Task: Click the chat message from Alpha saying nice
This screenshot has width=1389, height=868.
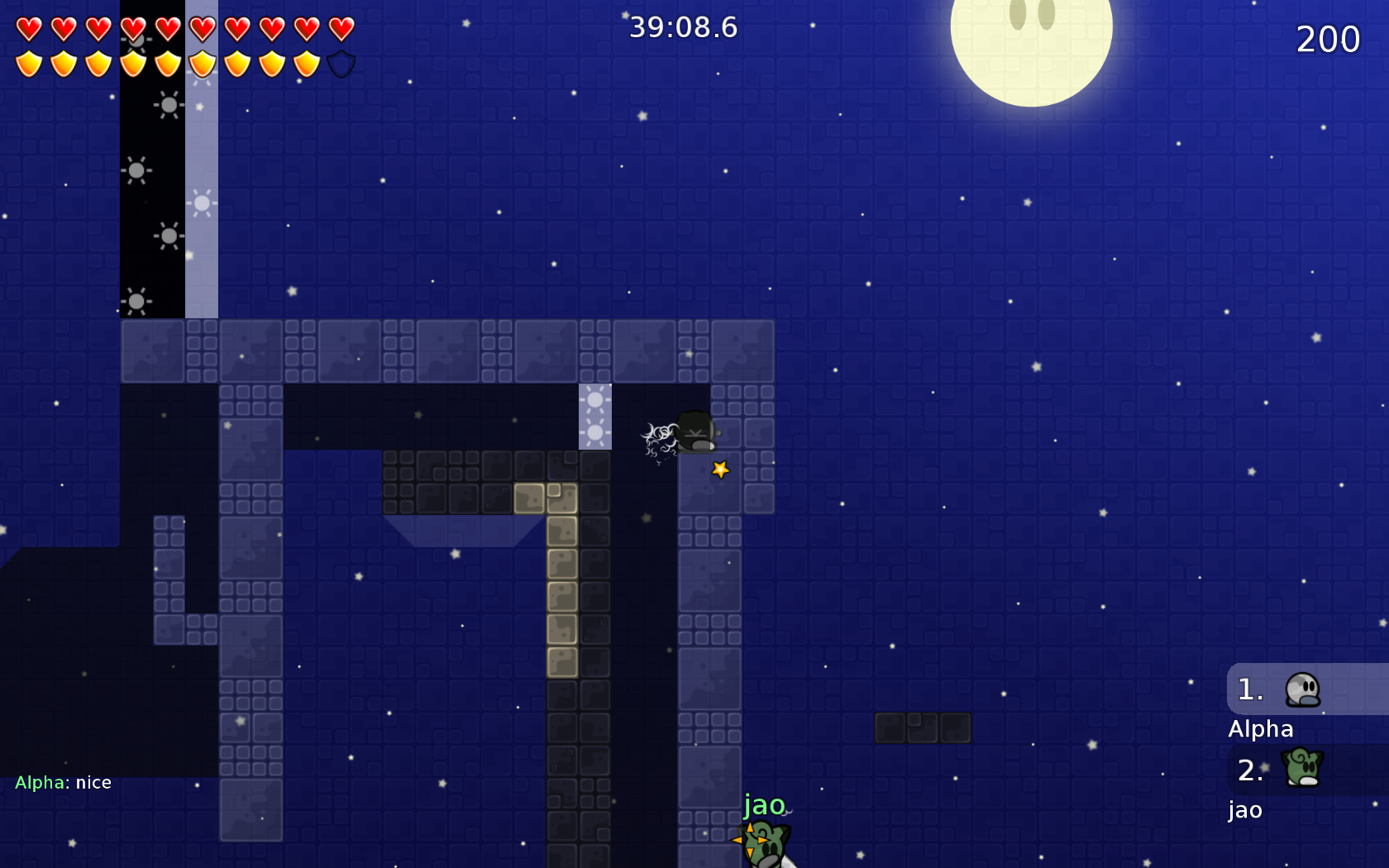Action: 64,782
